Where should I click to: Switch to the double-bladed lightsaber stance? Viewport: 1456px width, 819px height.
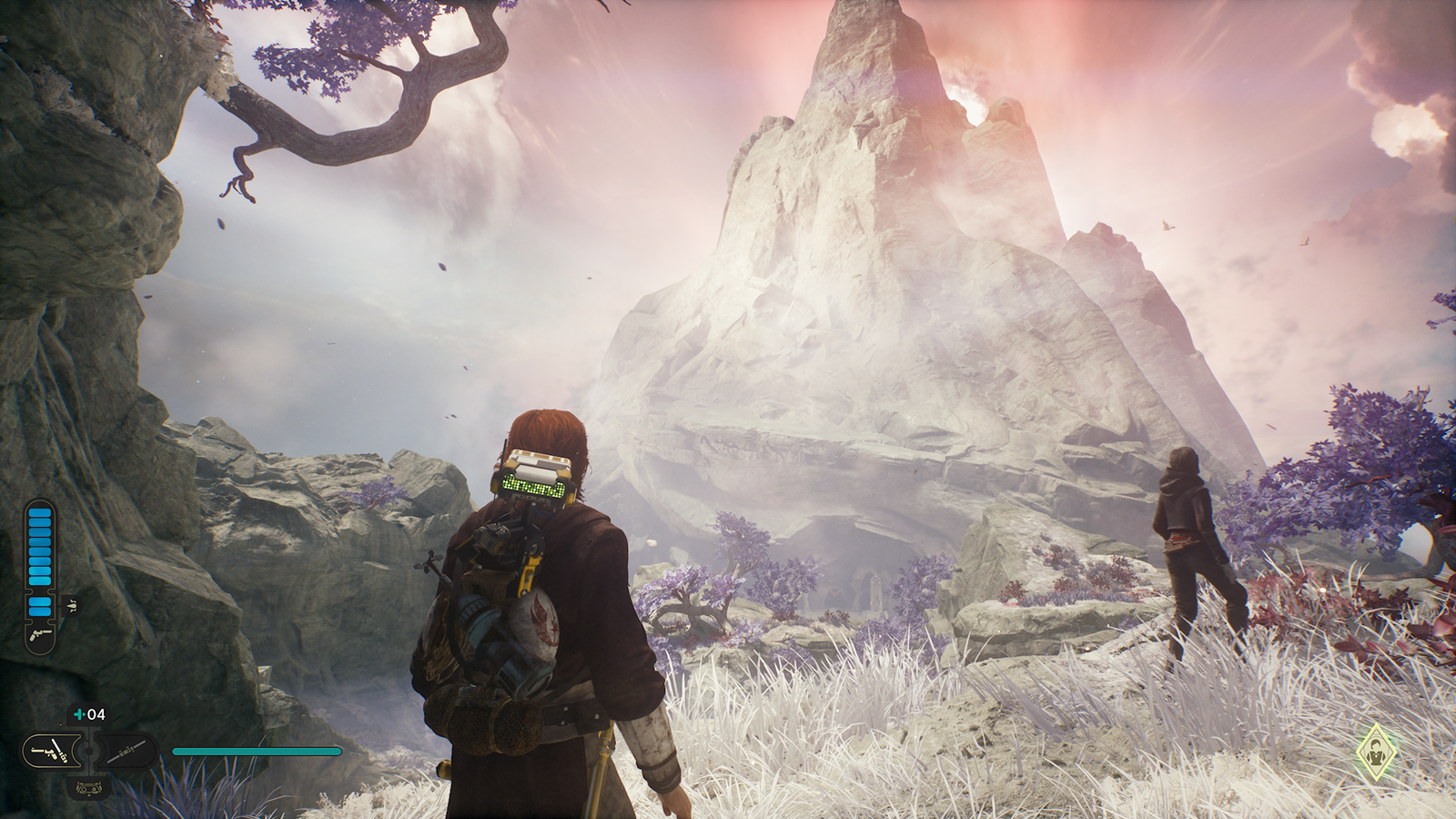(x=126, y=752)
